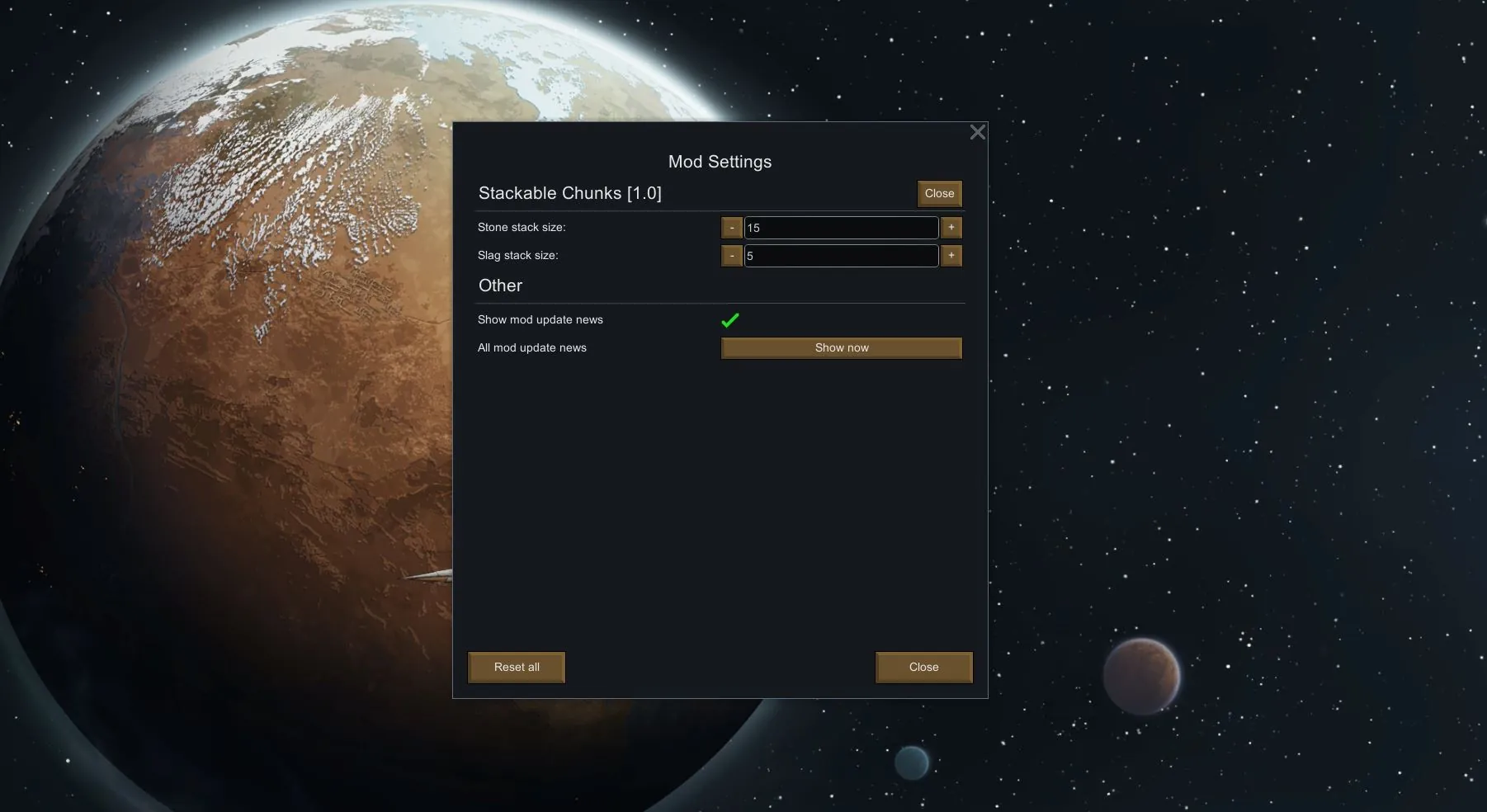Toggle Show mod update news checkmark
This screenshot has height=812, width=1487.
(730, 320)
